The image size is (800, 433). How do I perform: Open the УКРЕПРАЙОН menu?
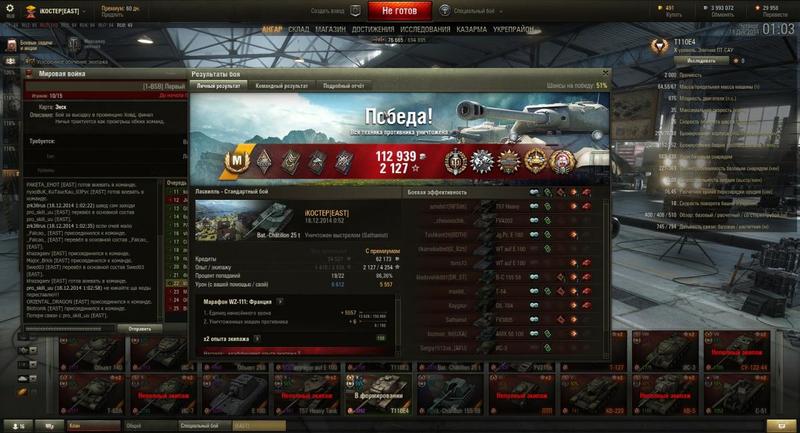(x=513, y=30)
